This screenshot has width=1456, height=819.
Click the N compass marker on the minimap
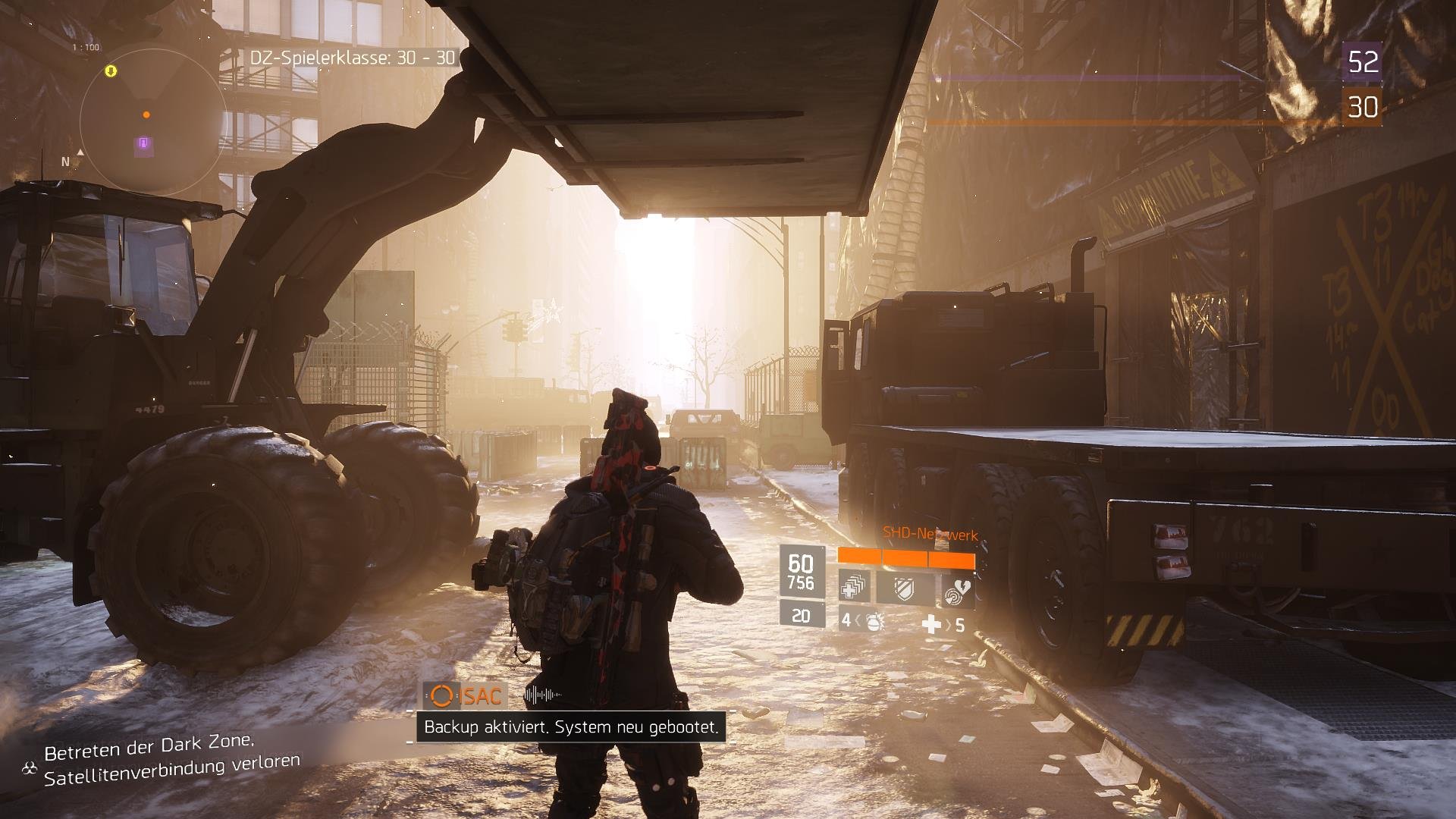67,162
